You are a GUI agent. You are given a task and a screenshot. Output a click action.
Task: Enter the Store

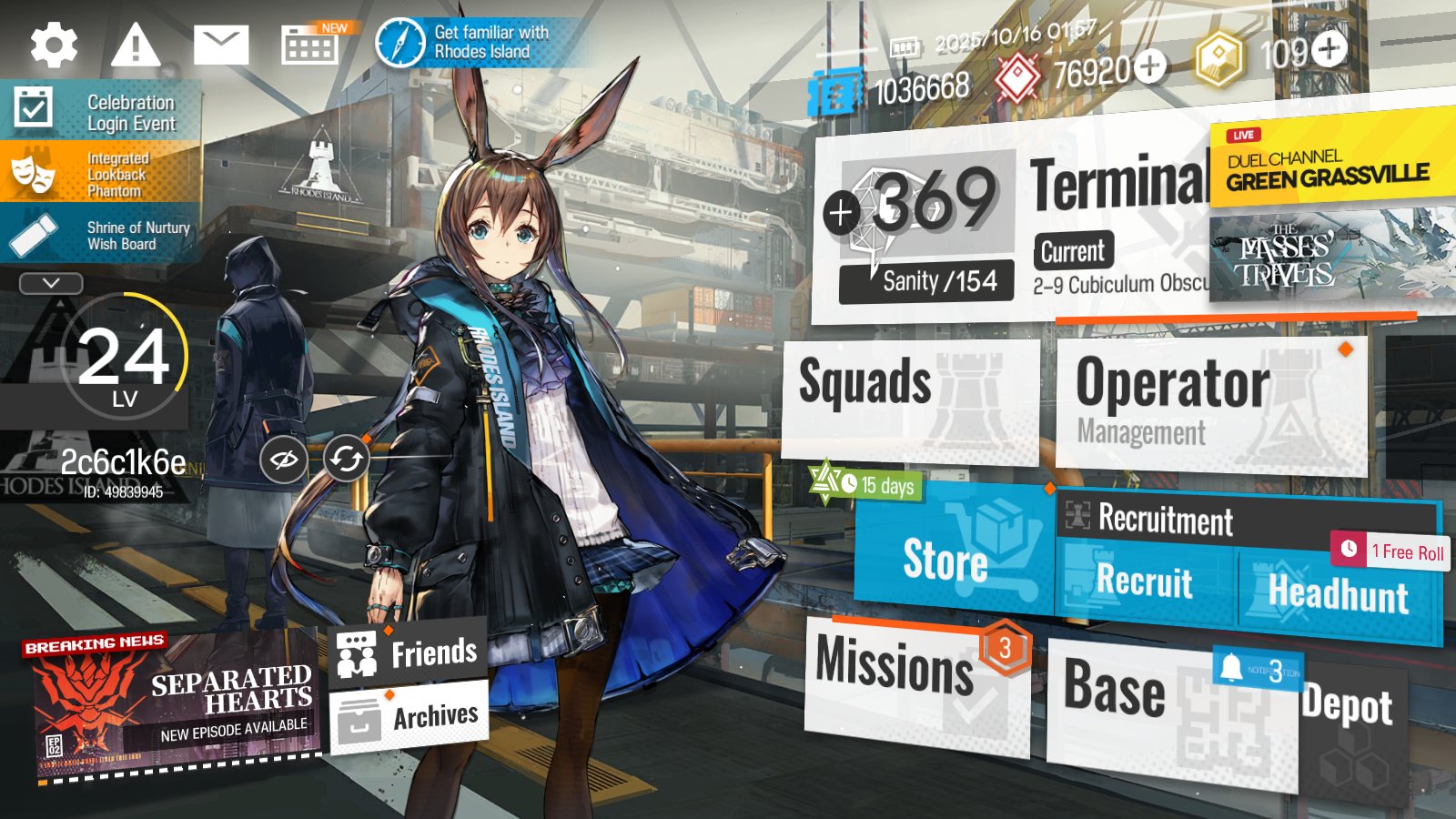[x=951, y=555]
